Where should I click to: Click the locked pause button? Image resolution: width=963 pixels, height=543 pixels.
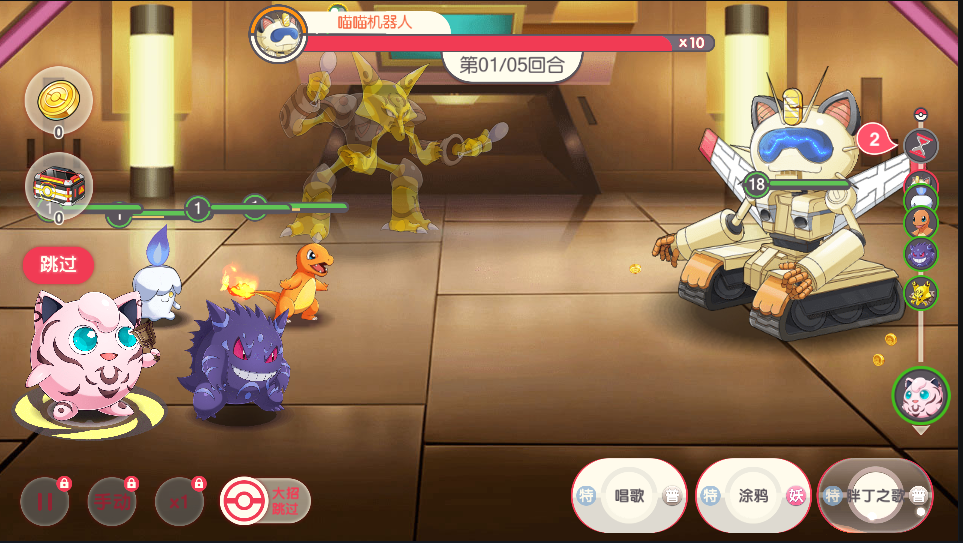(x=45, y=502)
